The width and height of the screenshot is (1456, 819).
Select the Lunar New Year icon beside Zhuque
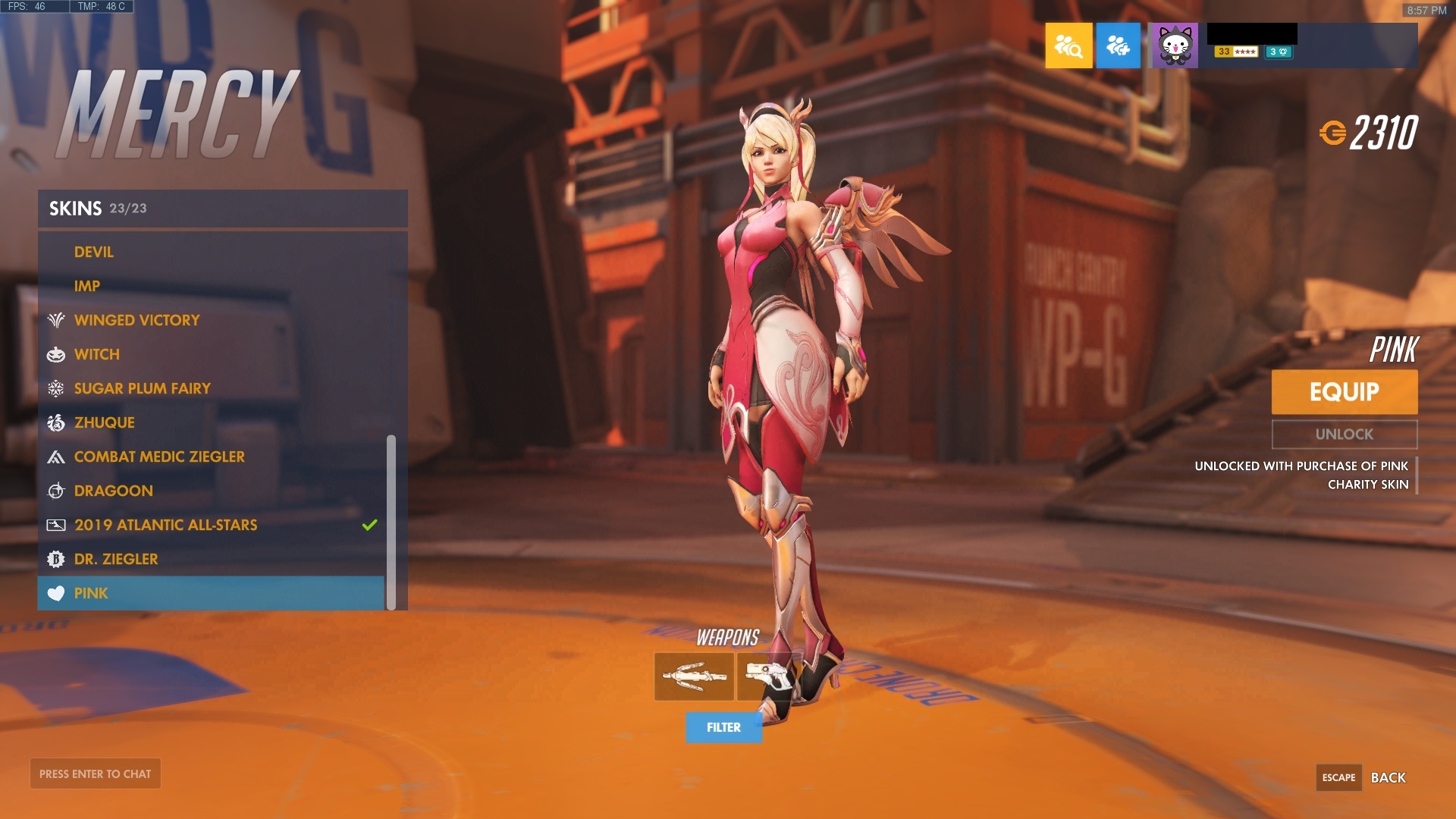(x=55, y=422)
